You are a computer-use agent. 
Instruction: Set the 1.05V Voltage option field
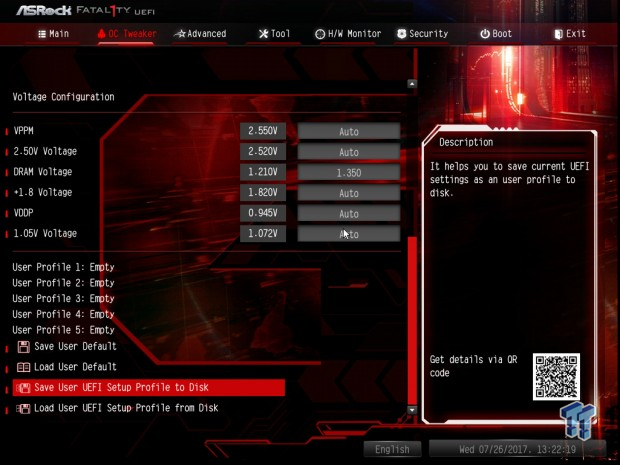[348, 234]
